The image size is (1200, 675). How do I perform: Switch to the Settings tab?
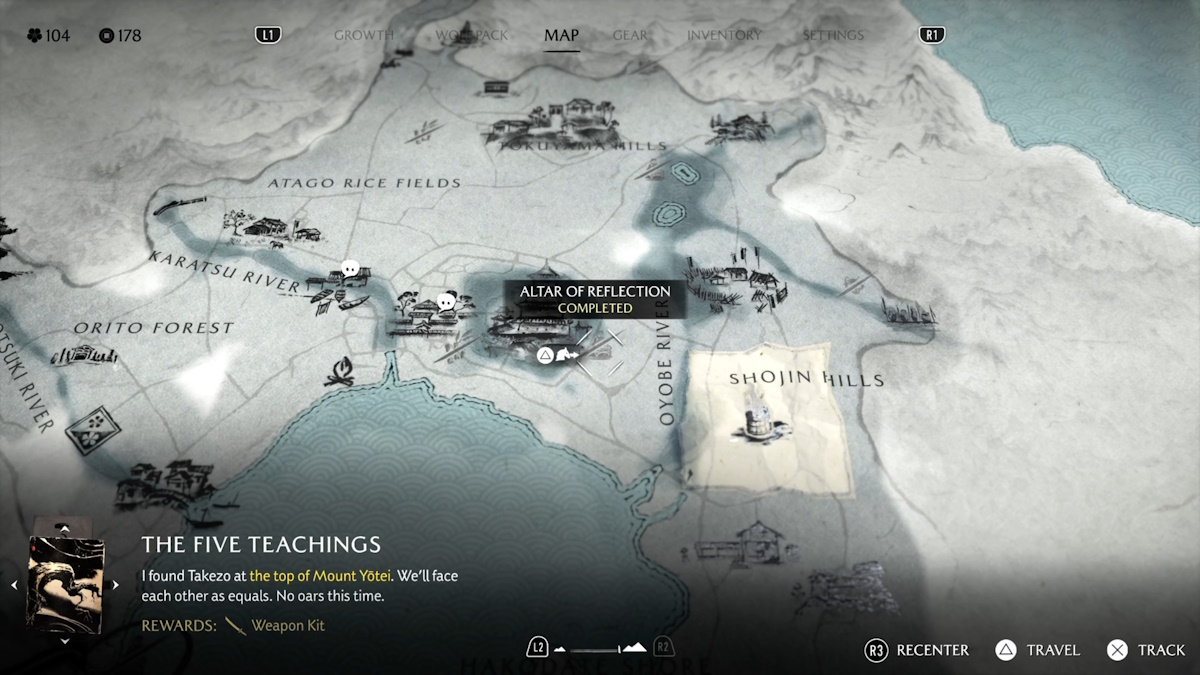833,35
